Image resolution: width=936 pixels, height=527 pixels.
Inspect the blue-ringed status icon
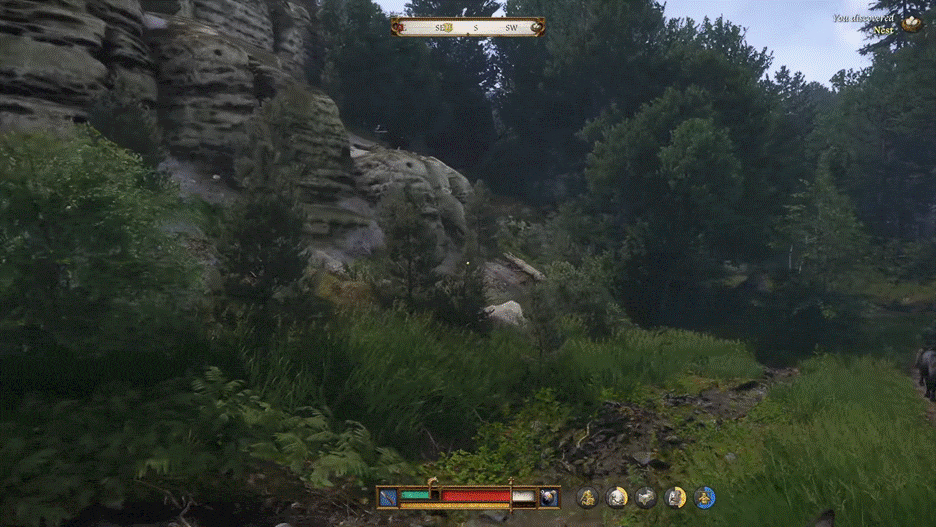coord(705,497)
